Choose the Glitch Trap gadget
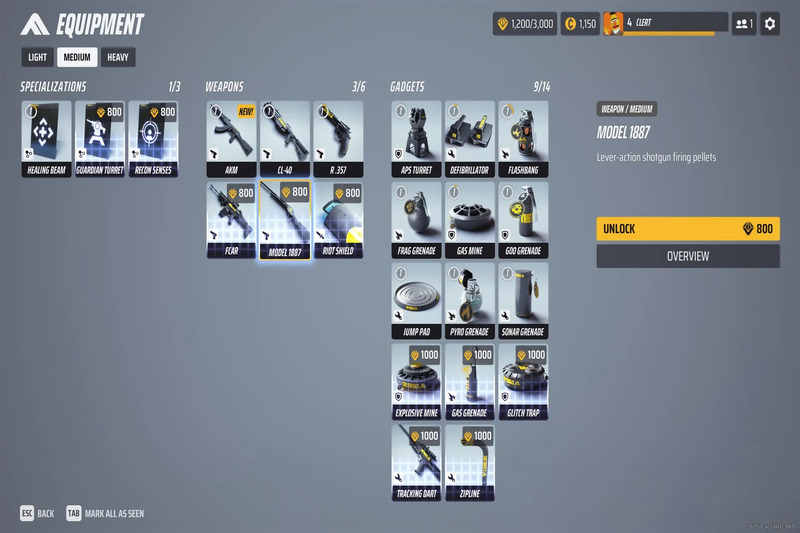800x533 pixels. click(524, 381)
